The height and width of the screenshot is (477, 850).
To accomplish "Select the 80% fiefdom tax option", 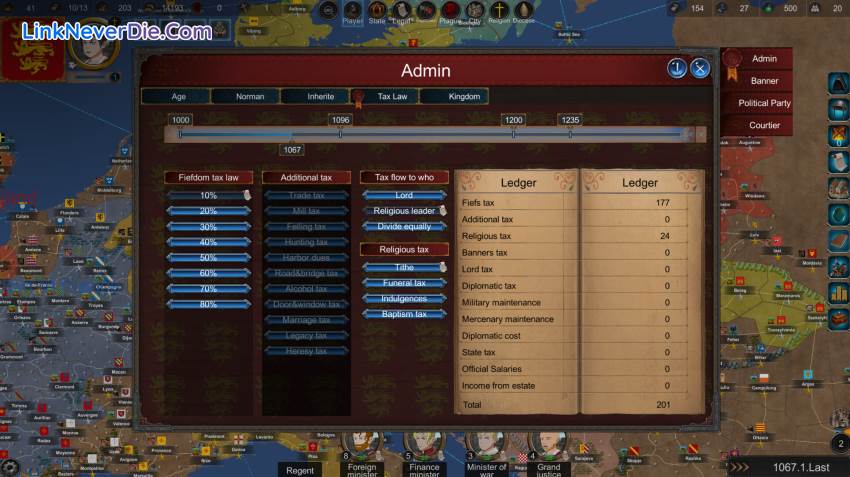I will coord(208,304).
